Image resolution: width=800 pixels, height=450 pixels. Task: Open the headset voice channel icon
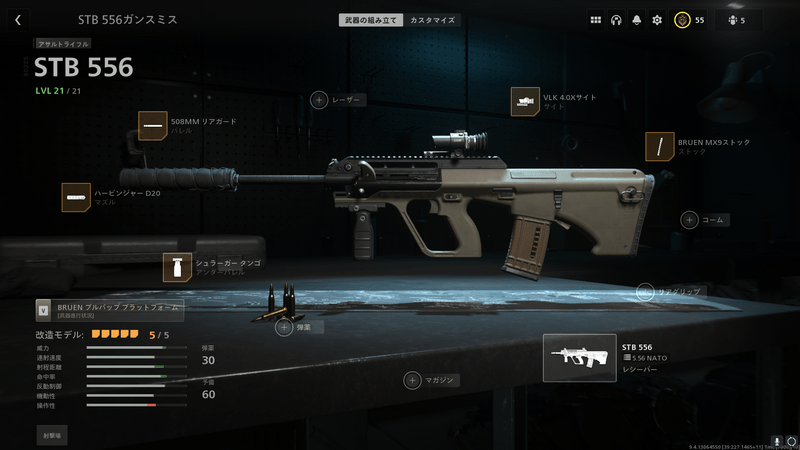point(616,19)
